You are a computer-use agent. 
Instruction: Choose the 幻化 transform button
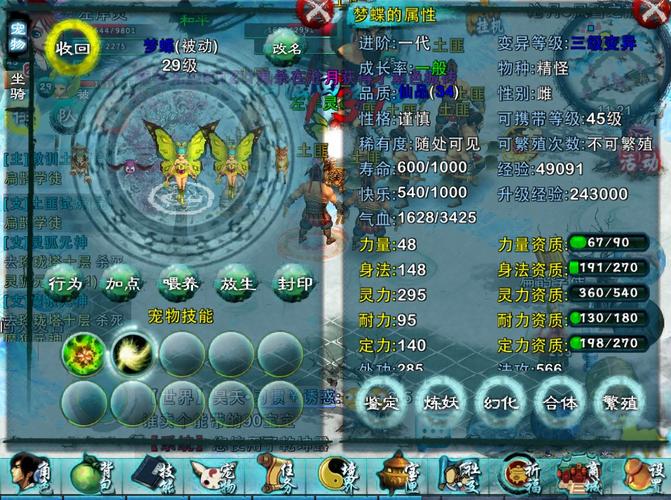pyautogui.click(x=501, y=403)
